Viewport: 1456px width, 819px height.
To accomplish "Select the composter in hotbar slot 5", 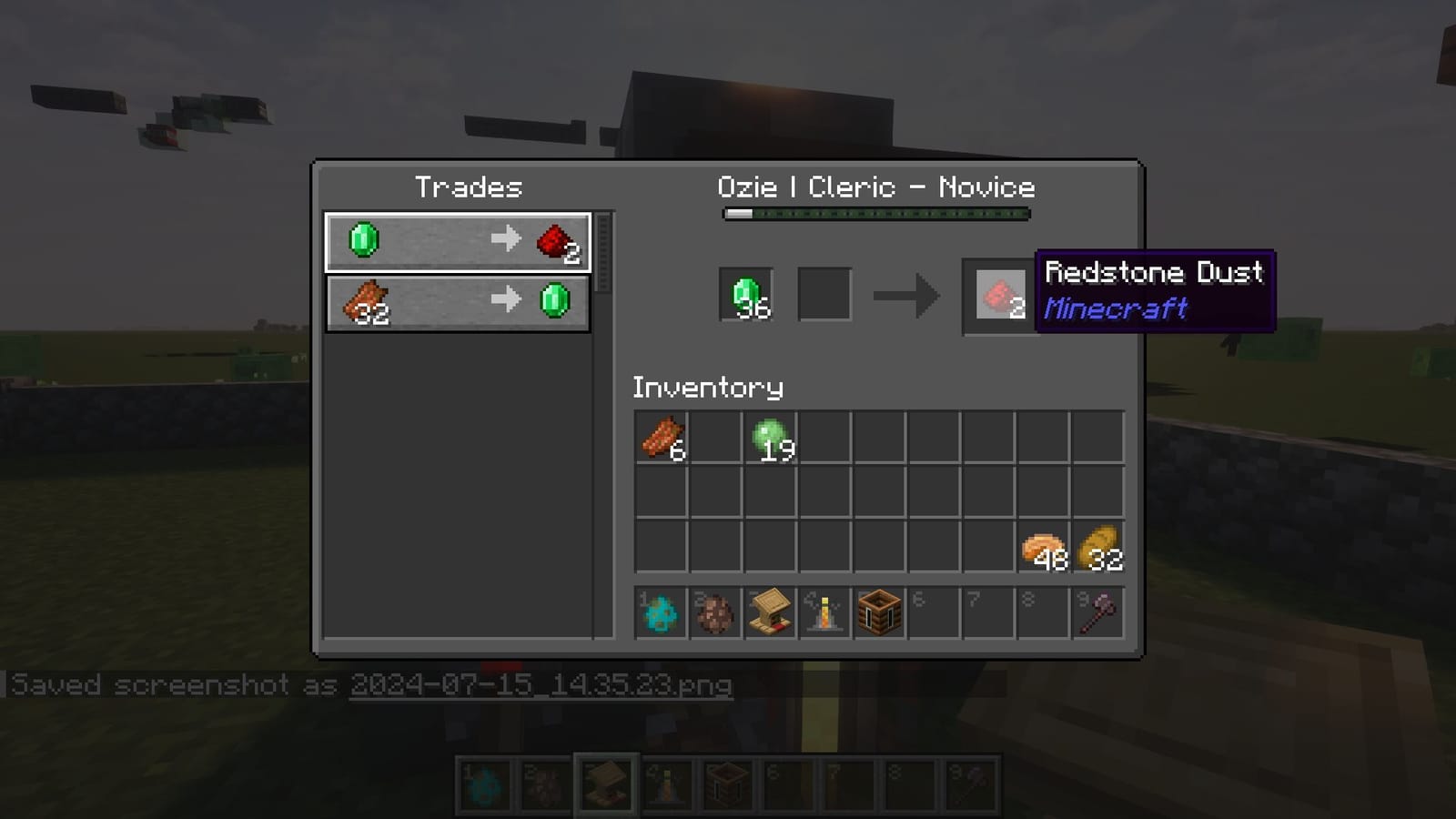I will (880, 612).
